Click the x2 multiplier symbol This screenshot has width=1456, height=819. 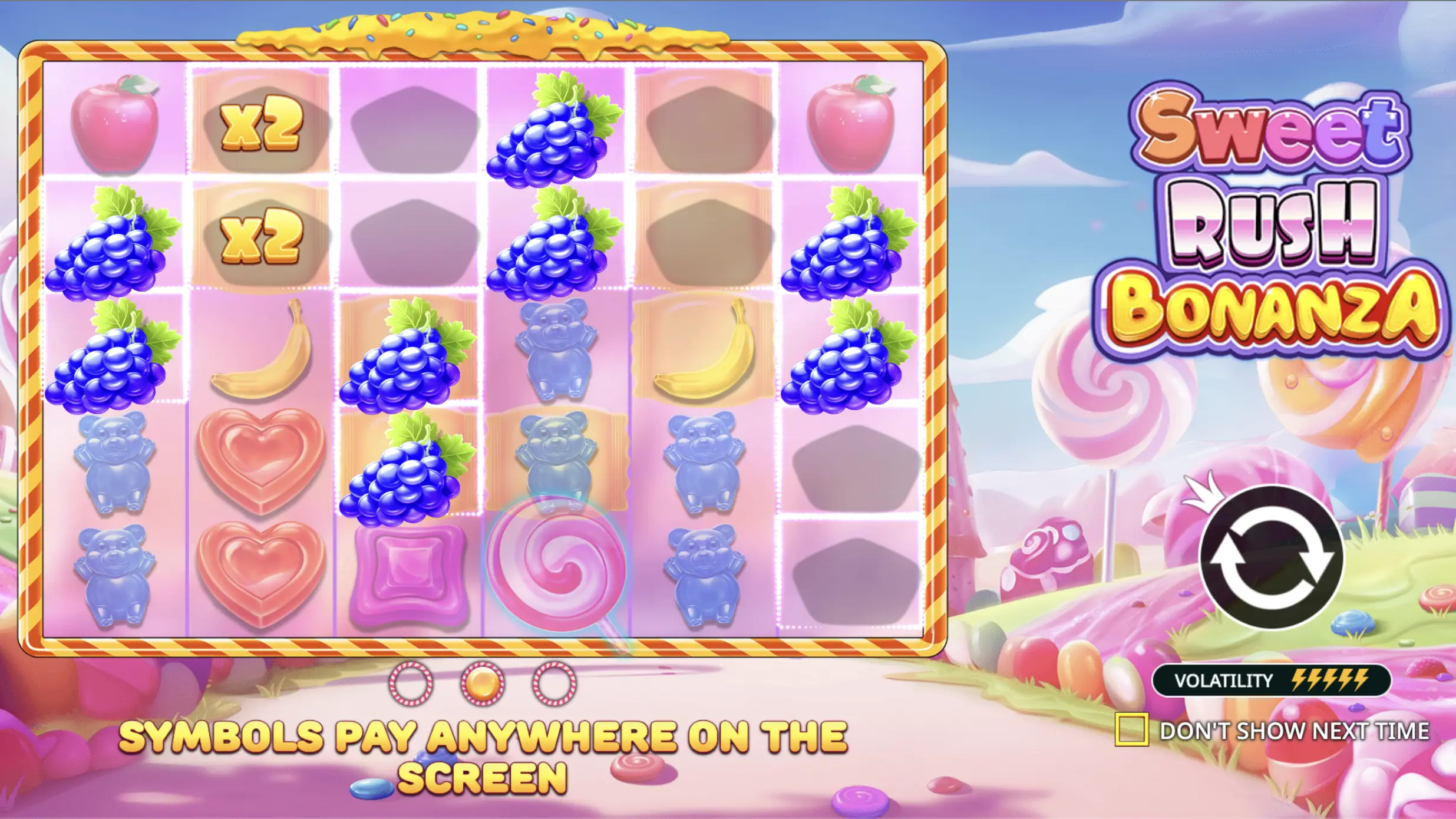point(263,123)
